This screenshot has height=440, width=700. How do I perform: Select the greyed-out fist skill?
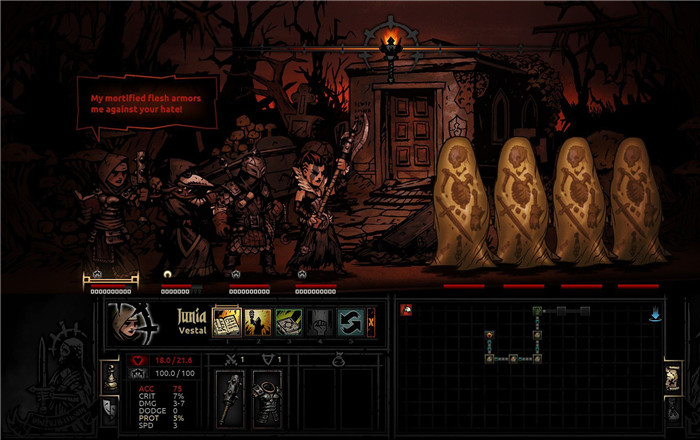(x=319, y=321)
